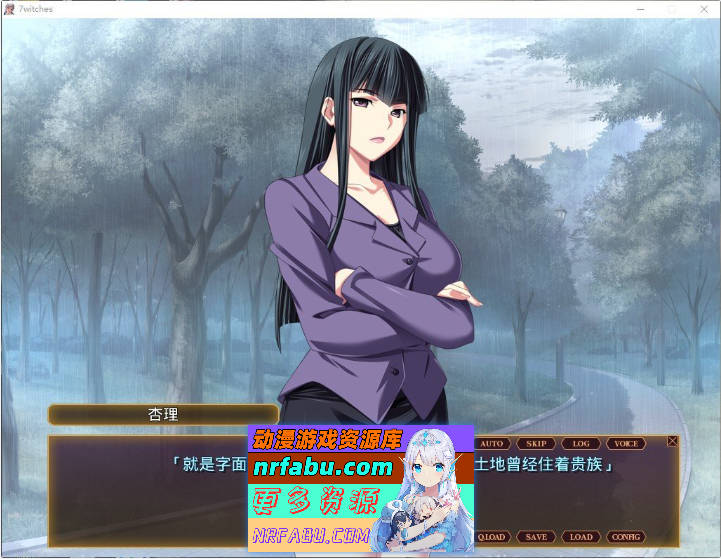Enable AUTO text advance mode
Screen dimensions: 721x559
[x=491, y=443]
